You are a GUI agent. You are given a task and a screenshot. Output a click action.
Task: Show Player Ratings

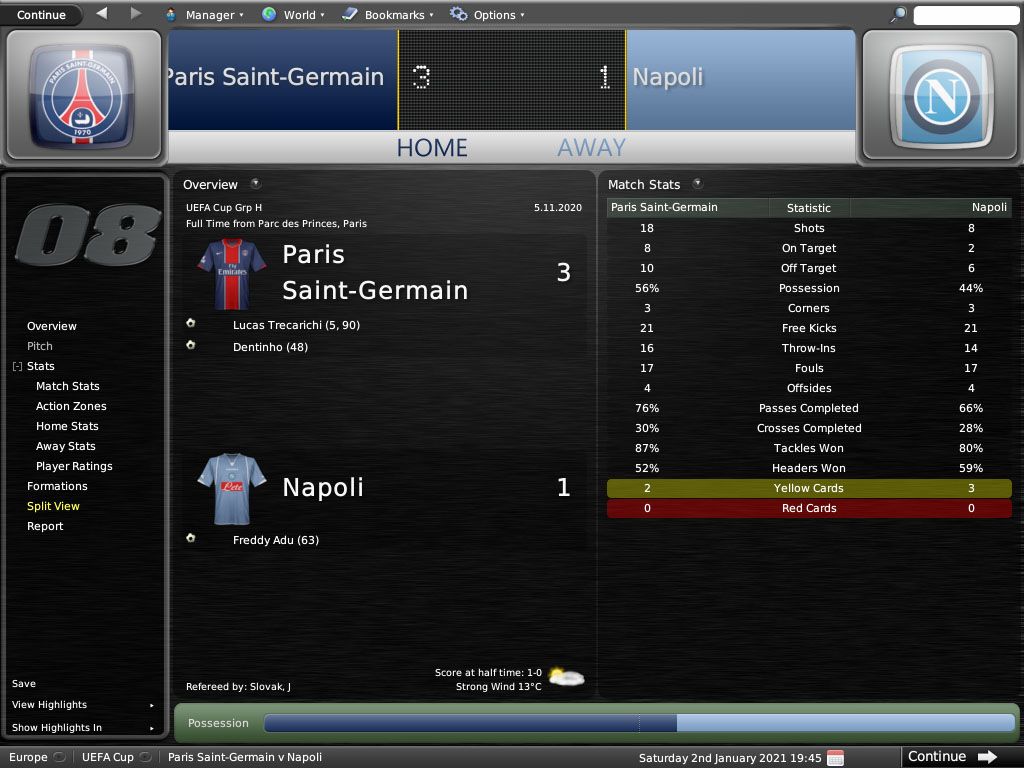click(74, 466)
